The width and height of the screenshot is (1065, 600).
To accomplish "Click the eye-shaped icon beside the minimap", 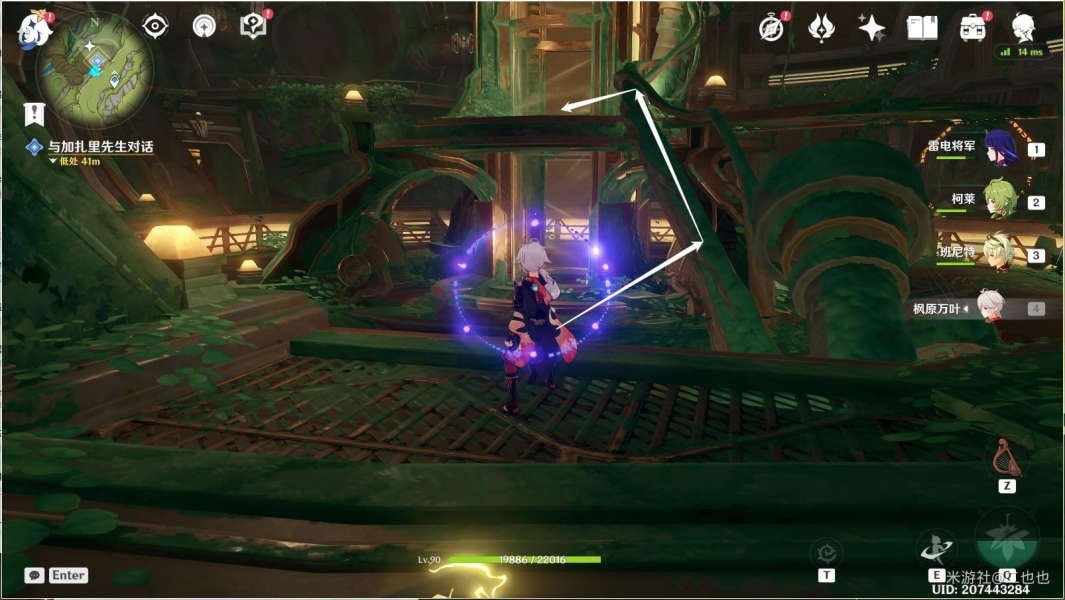I will (155, 26).
